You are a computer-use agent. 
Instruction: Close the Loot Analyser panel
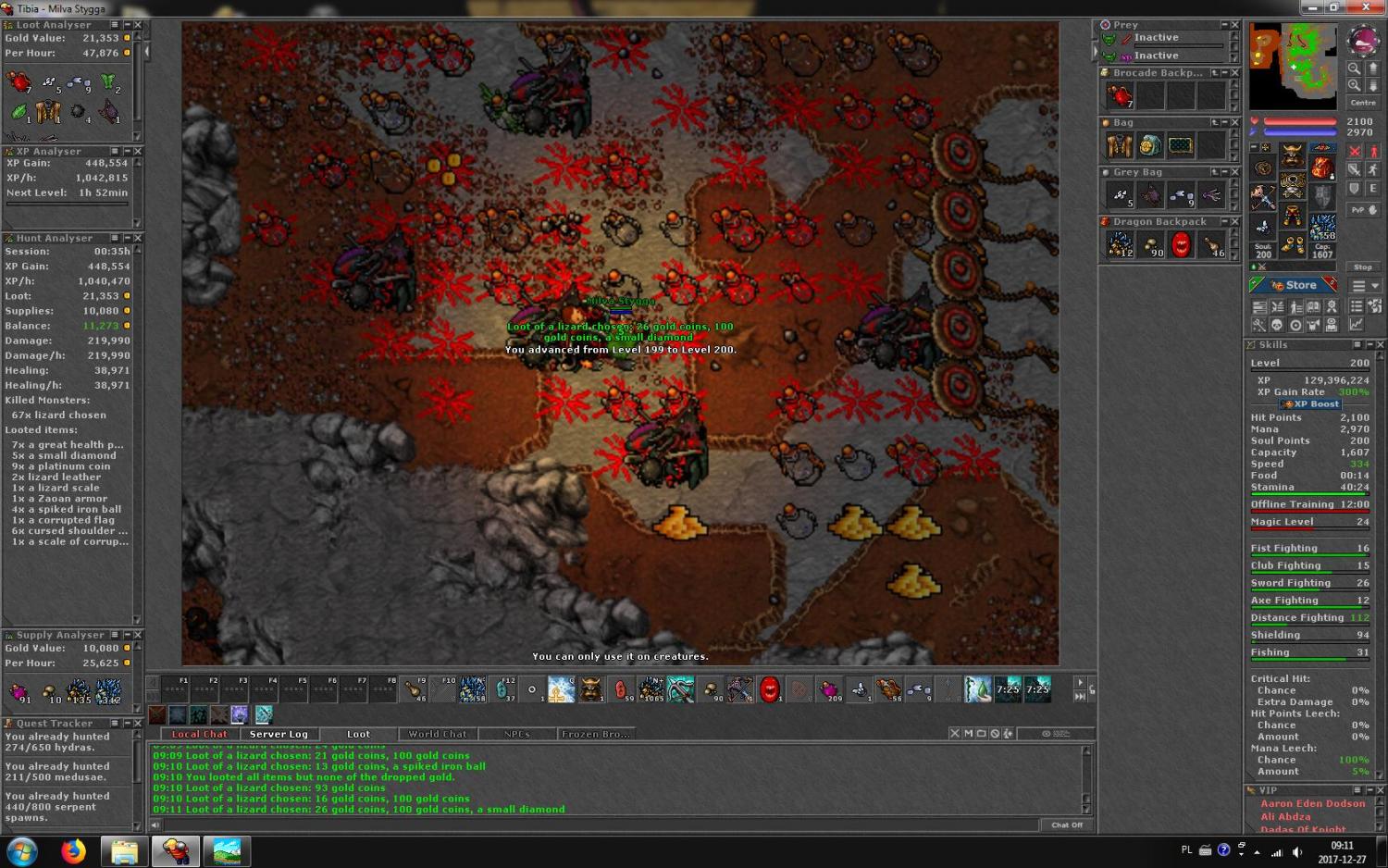point(138,25)
